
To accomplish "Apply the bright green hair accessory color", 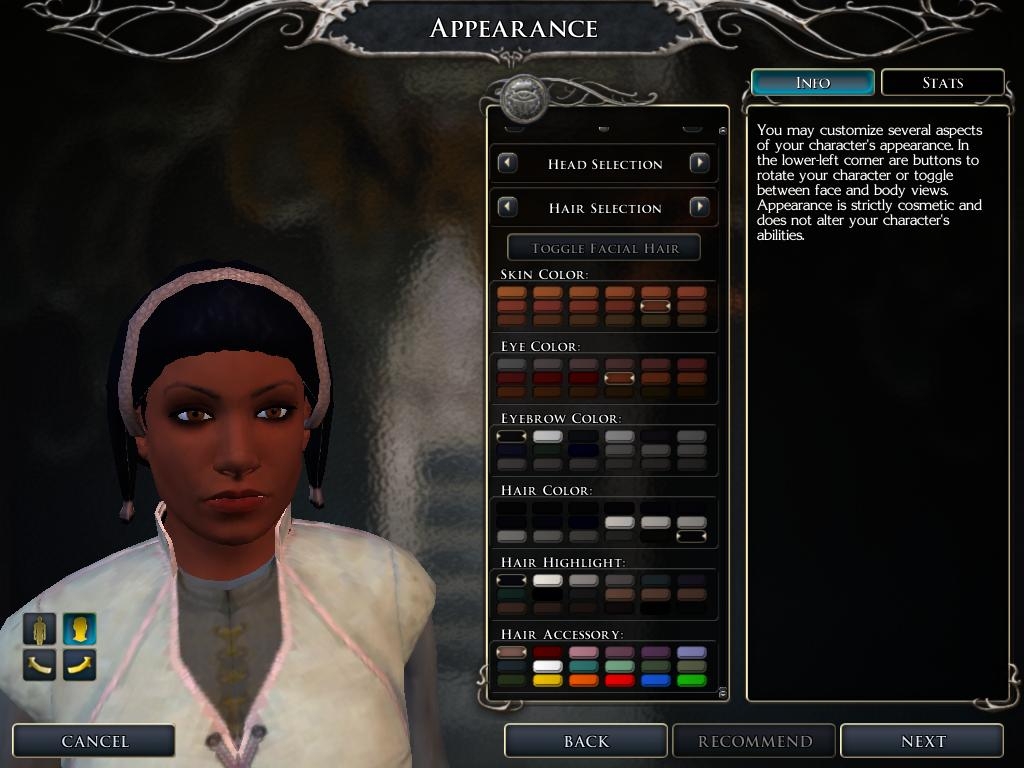I will click(x=691, y=681).
